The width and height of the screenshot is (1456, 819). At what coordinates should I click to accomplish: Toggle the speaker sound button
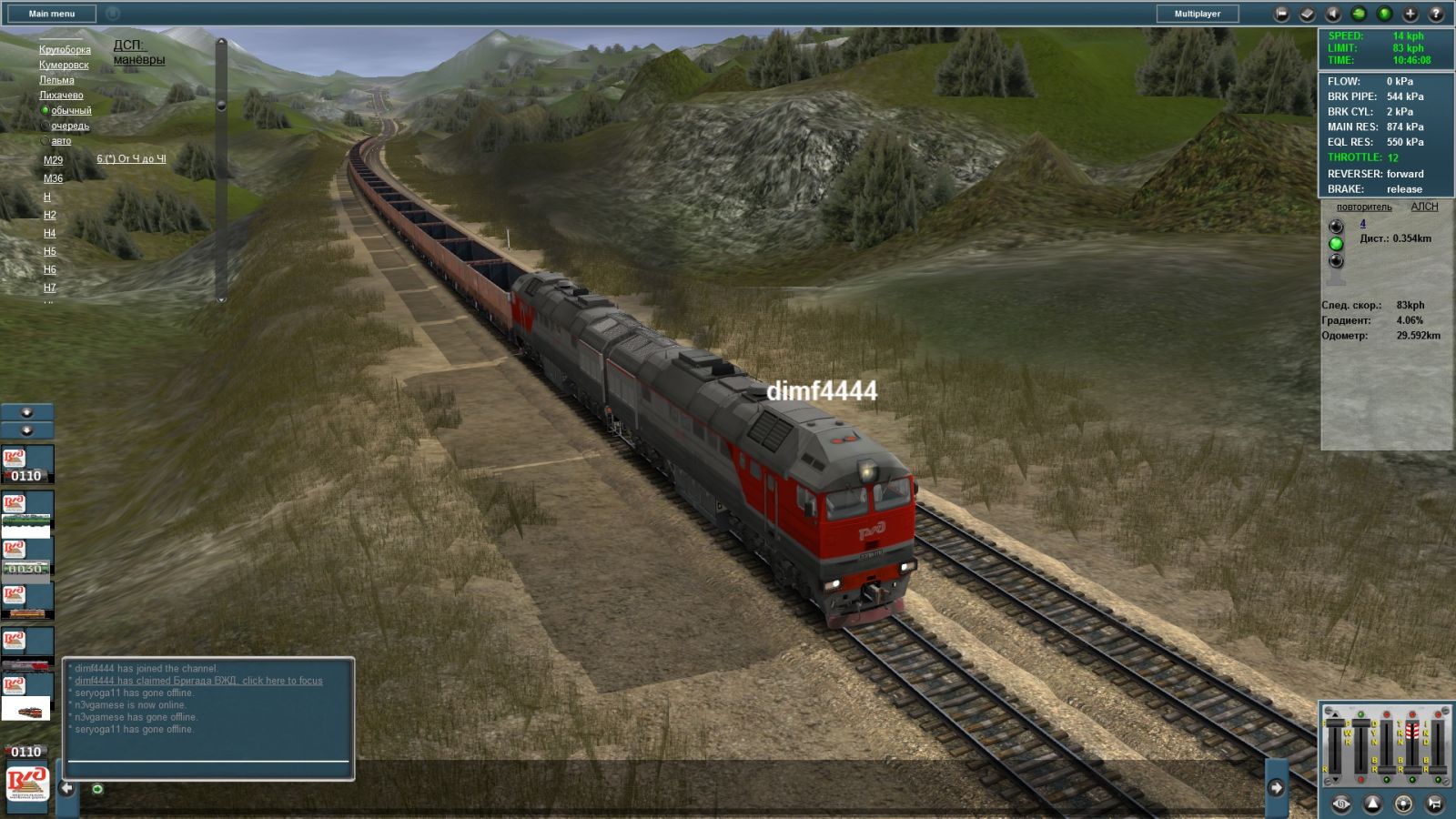1333,14
